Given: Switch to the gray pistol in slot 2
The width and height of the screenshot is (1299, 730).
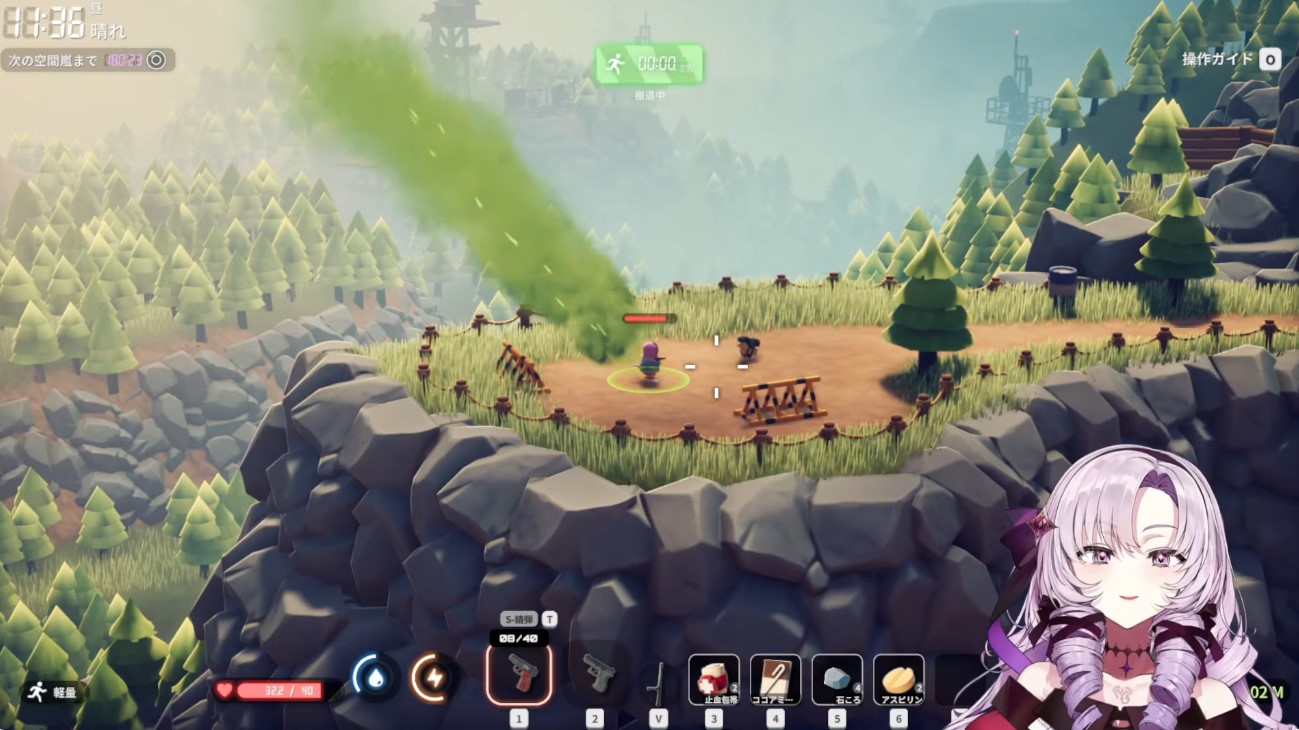Looking at the screenshot, I should click(x=595, y=674).
